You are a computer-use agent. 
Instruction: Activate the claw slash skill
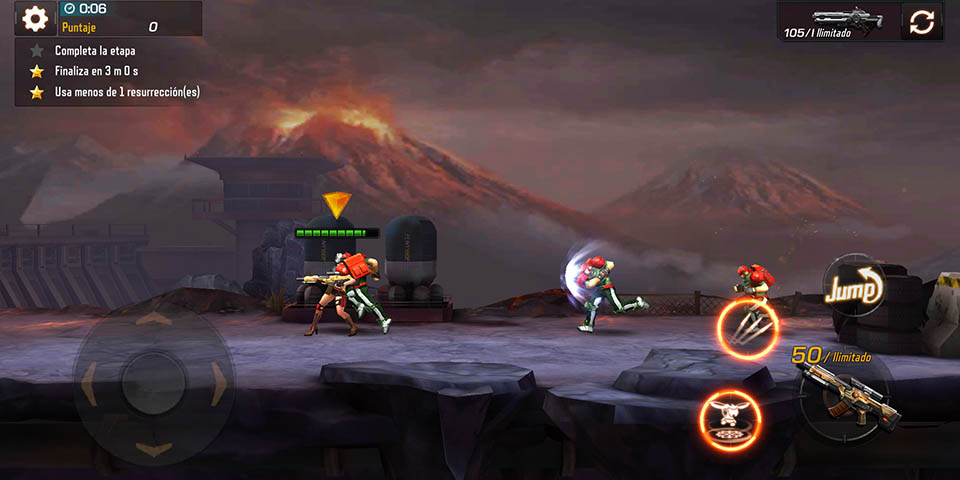point(747,328)
